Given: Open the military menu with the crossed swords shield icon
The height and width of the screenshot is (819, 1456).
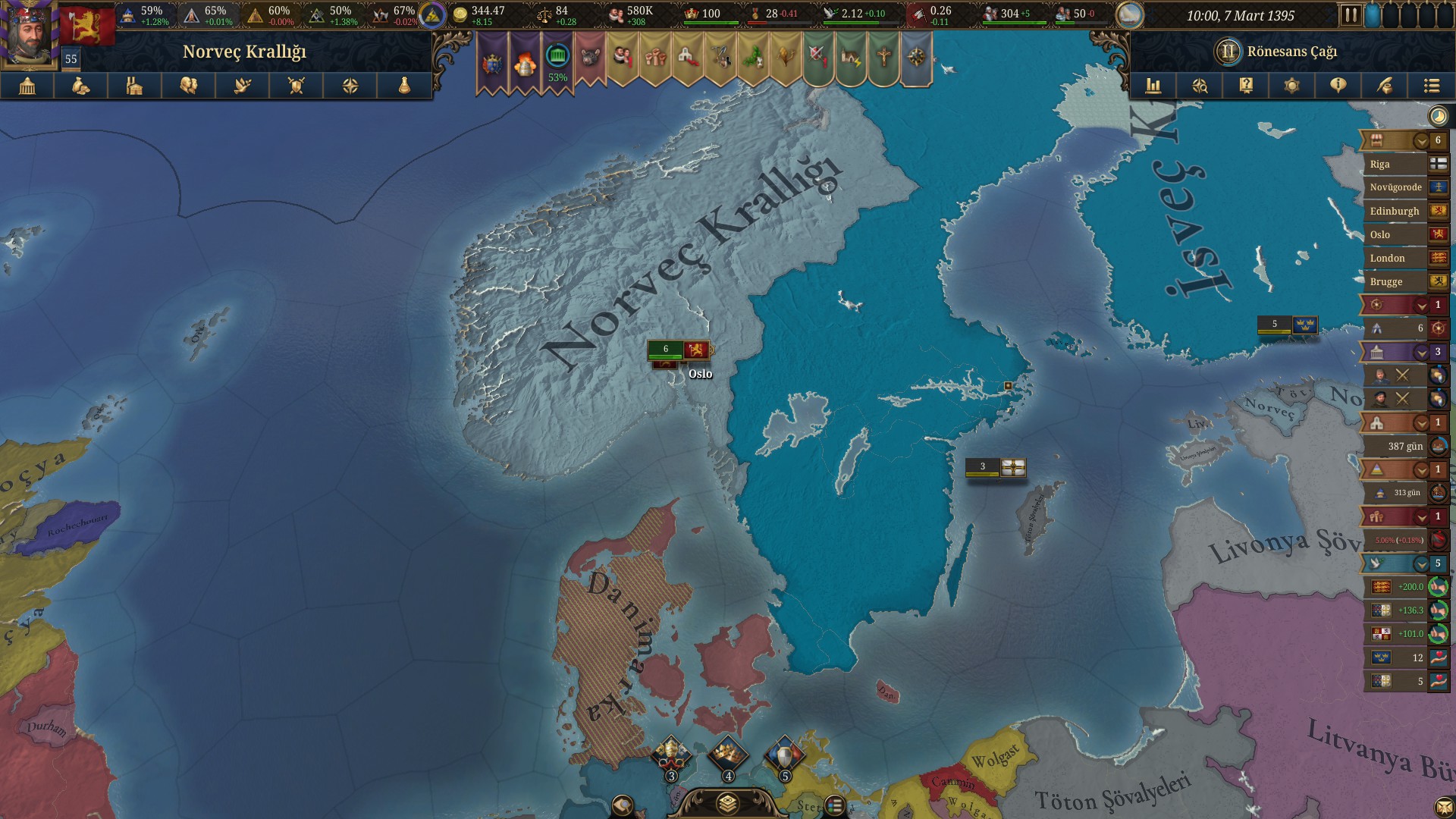Looking at the screenshot, I should 297,86.
